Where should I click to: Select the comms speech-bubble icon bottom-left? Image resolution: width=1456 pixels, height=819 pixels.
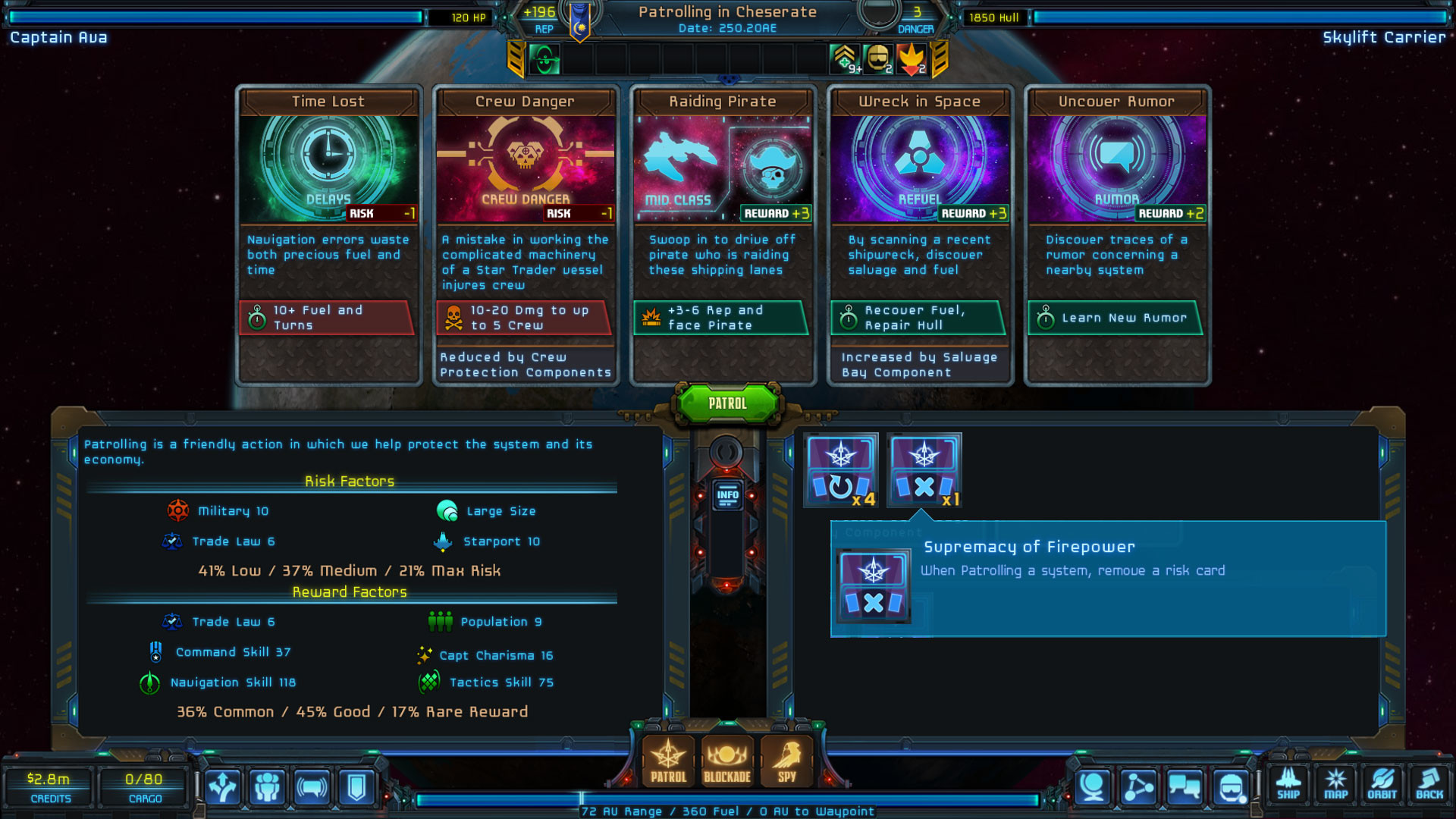312,787
